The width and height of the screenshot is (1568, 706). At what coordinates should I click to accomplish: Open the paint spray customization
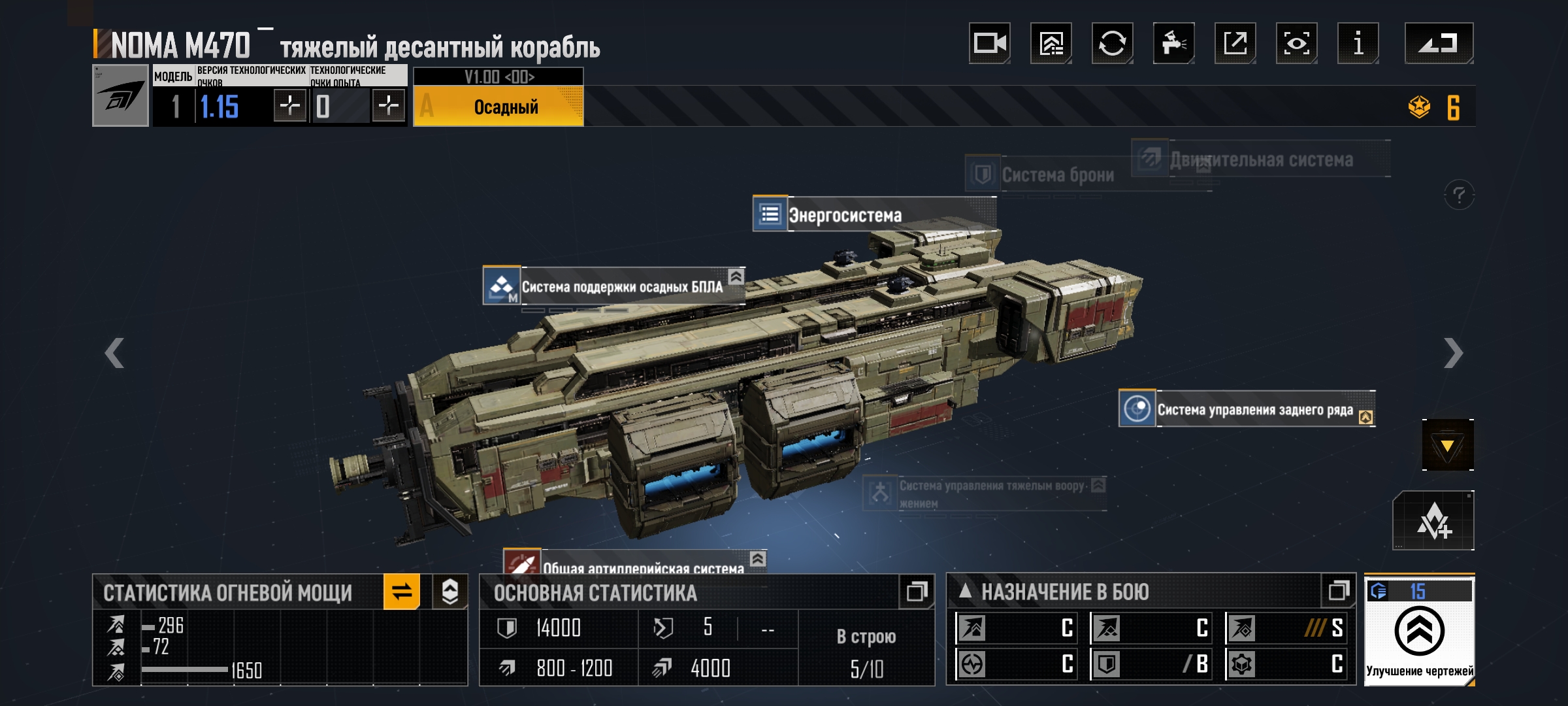coord(1173,44)
